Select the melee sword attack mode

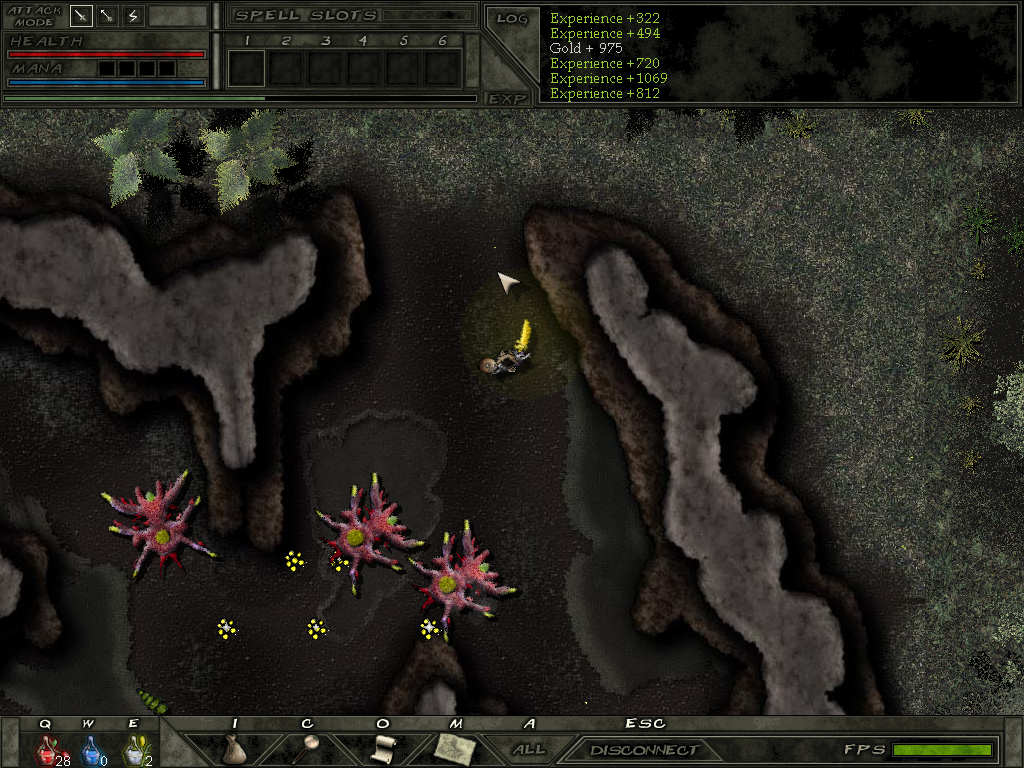click(x=81, y=16)
